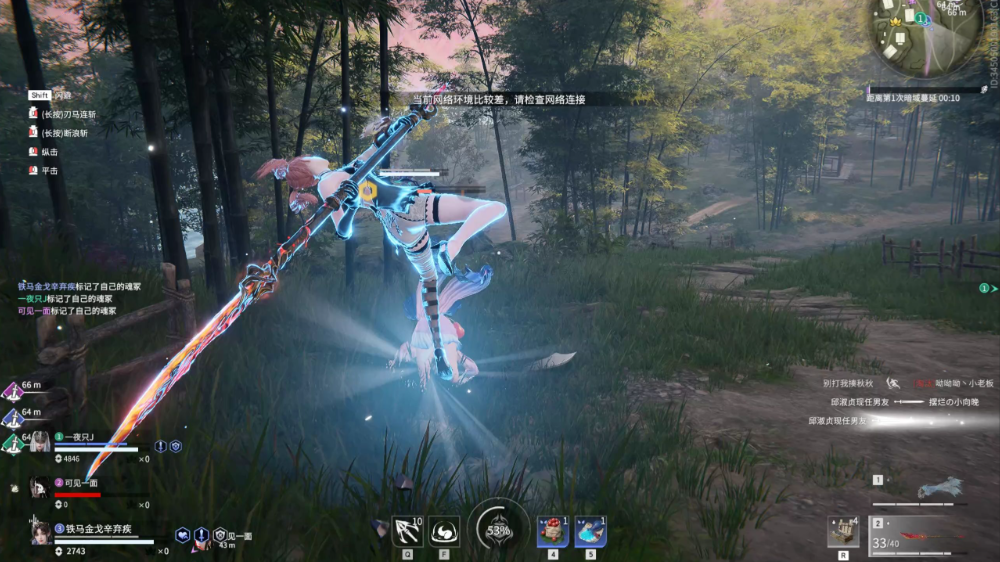This screenshot has width=1000, height=562.
Task: Click own portrait for 铁马金戈辛弃疾
Action: [40, 532]
